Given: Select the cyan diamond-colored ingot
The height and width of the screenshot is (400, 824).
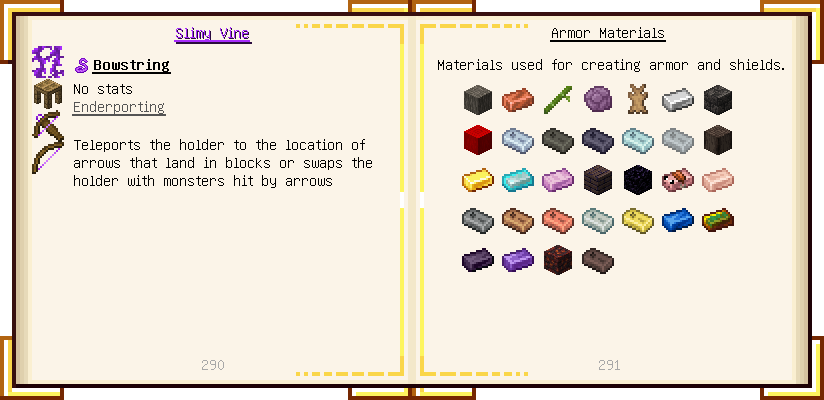Looking at the screenshot, I should 518,180.
